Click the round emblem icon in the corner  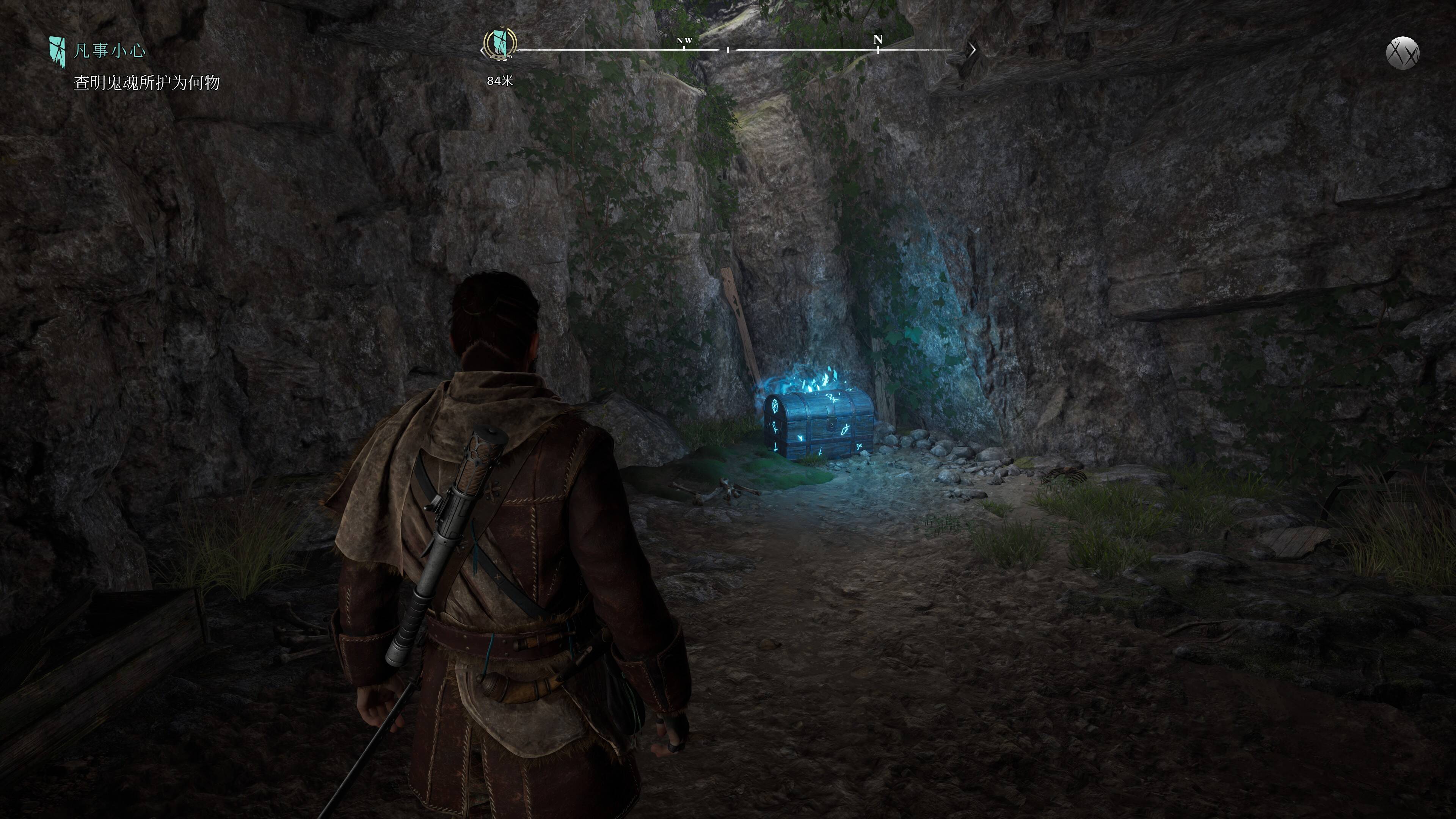(1402, 53)
